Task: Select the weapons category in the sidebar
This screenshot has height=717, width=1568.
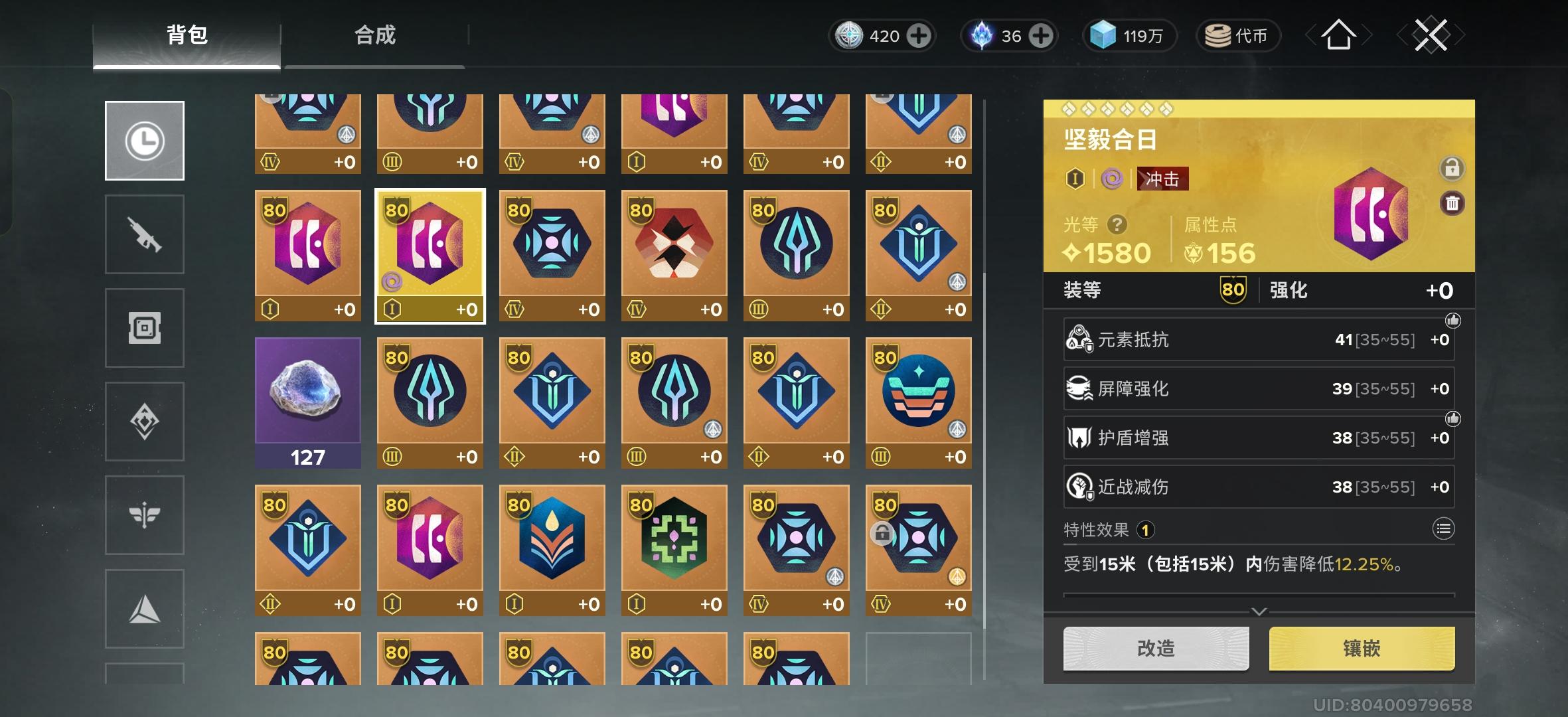Action: point(143,234)
